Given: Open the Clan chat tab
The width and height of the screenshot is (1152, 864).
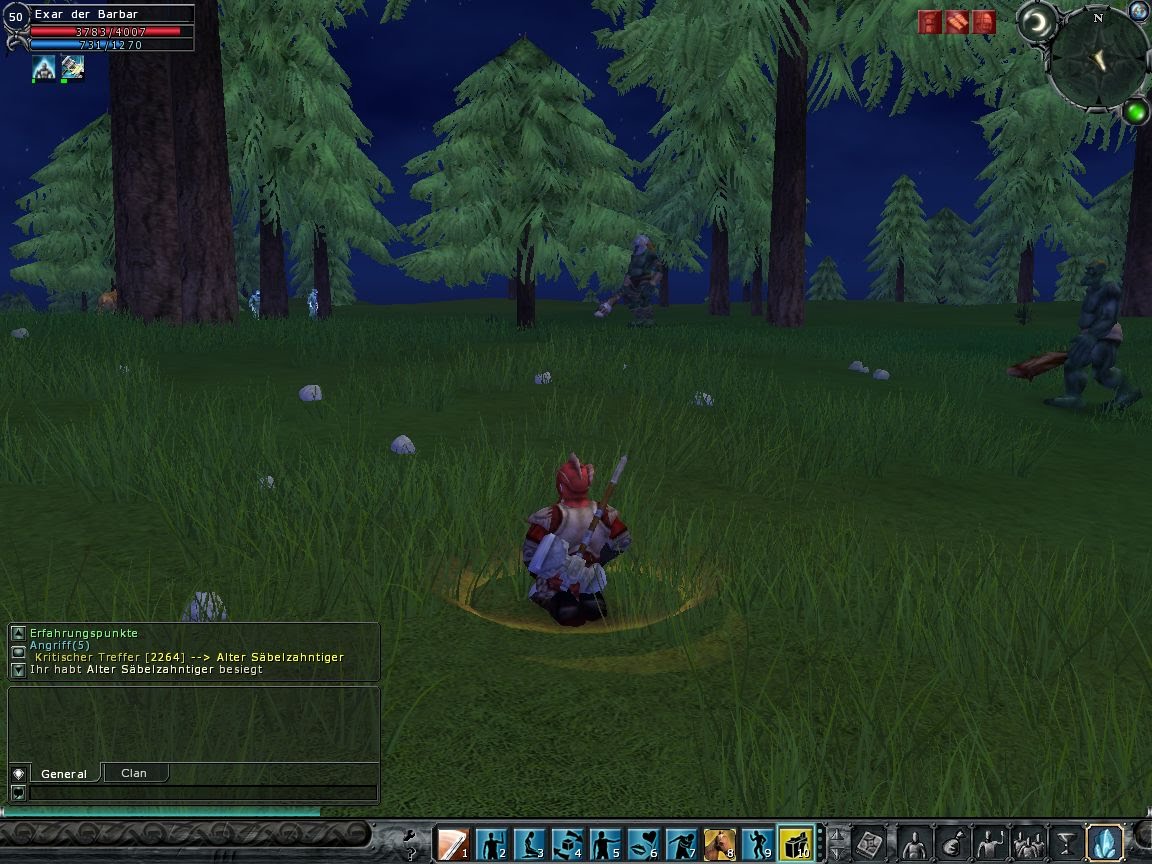Looking at the screenshot, I should pos(133,773).
